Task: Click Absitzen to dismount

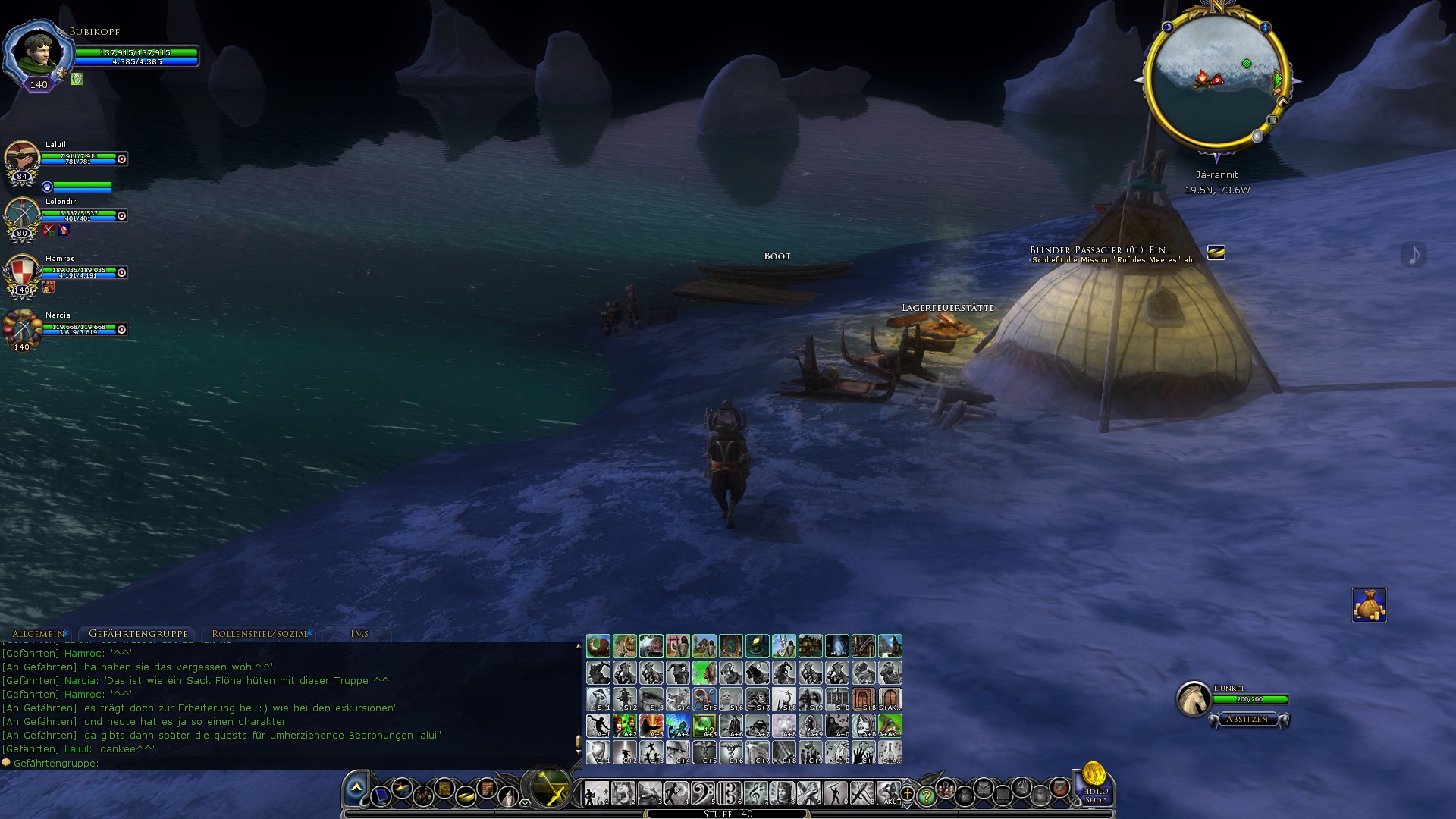Action: coord(1247,719)
